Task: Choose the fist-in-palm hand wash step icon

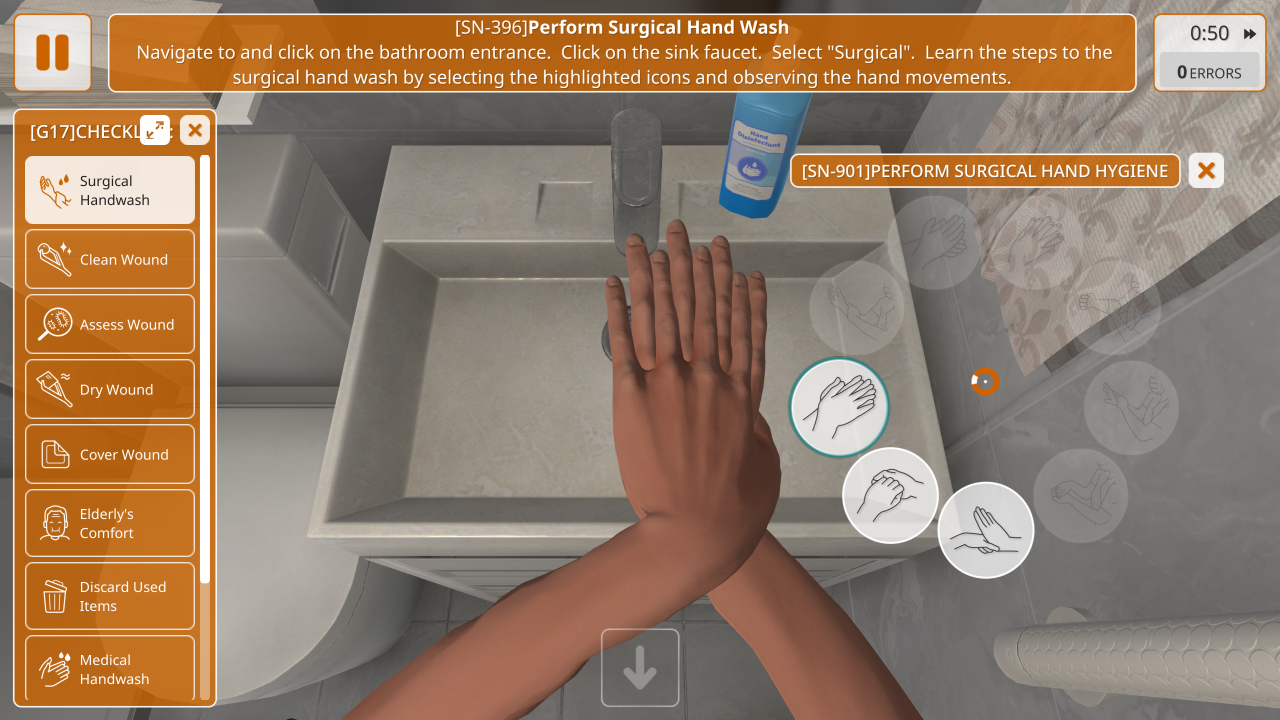Action: point(890,495)
